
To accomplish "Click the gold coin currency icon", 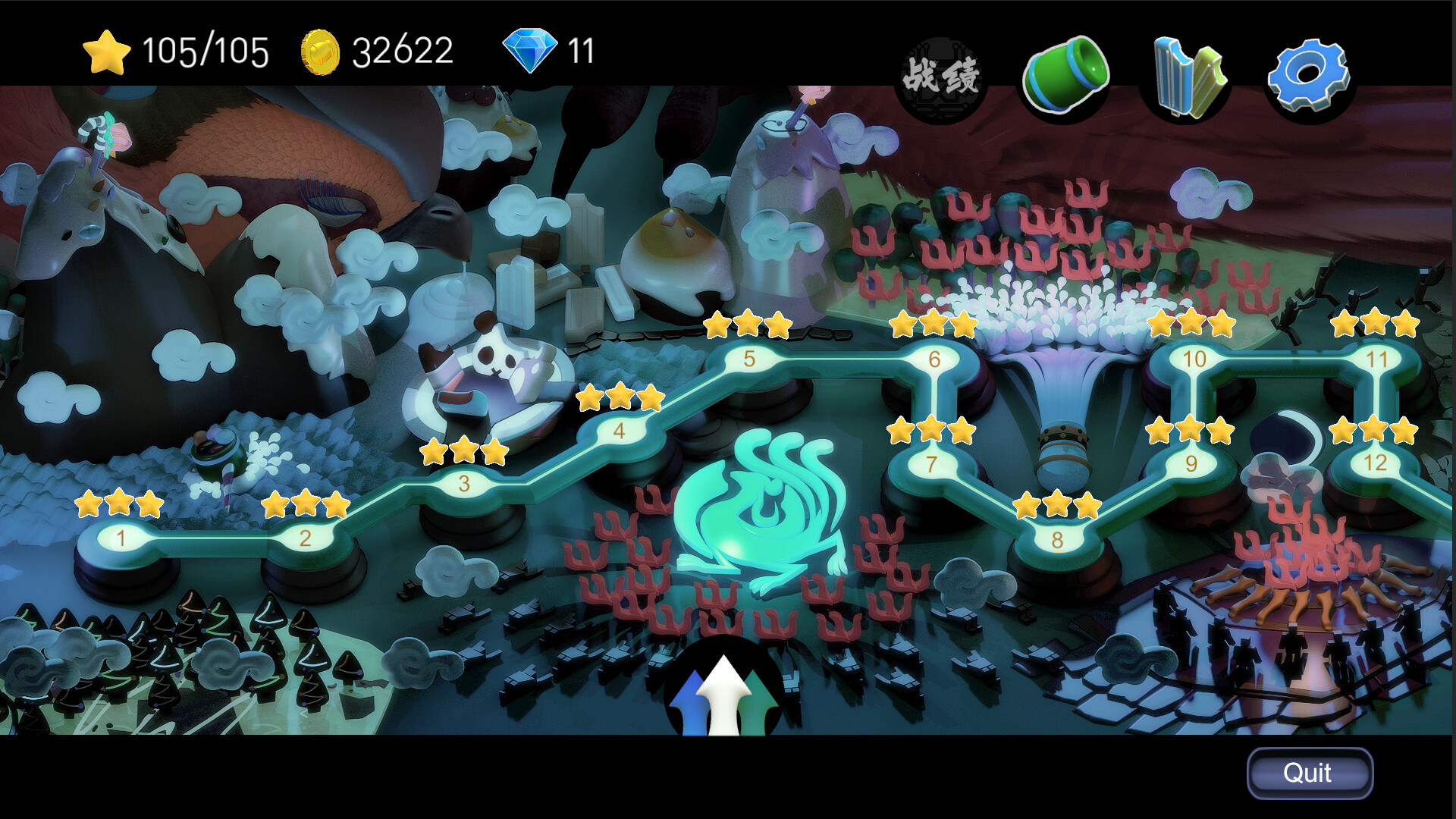I will pos(322,52).
